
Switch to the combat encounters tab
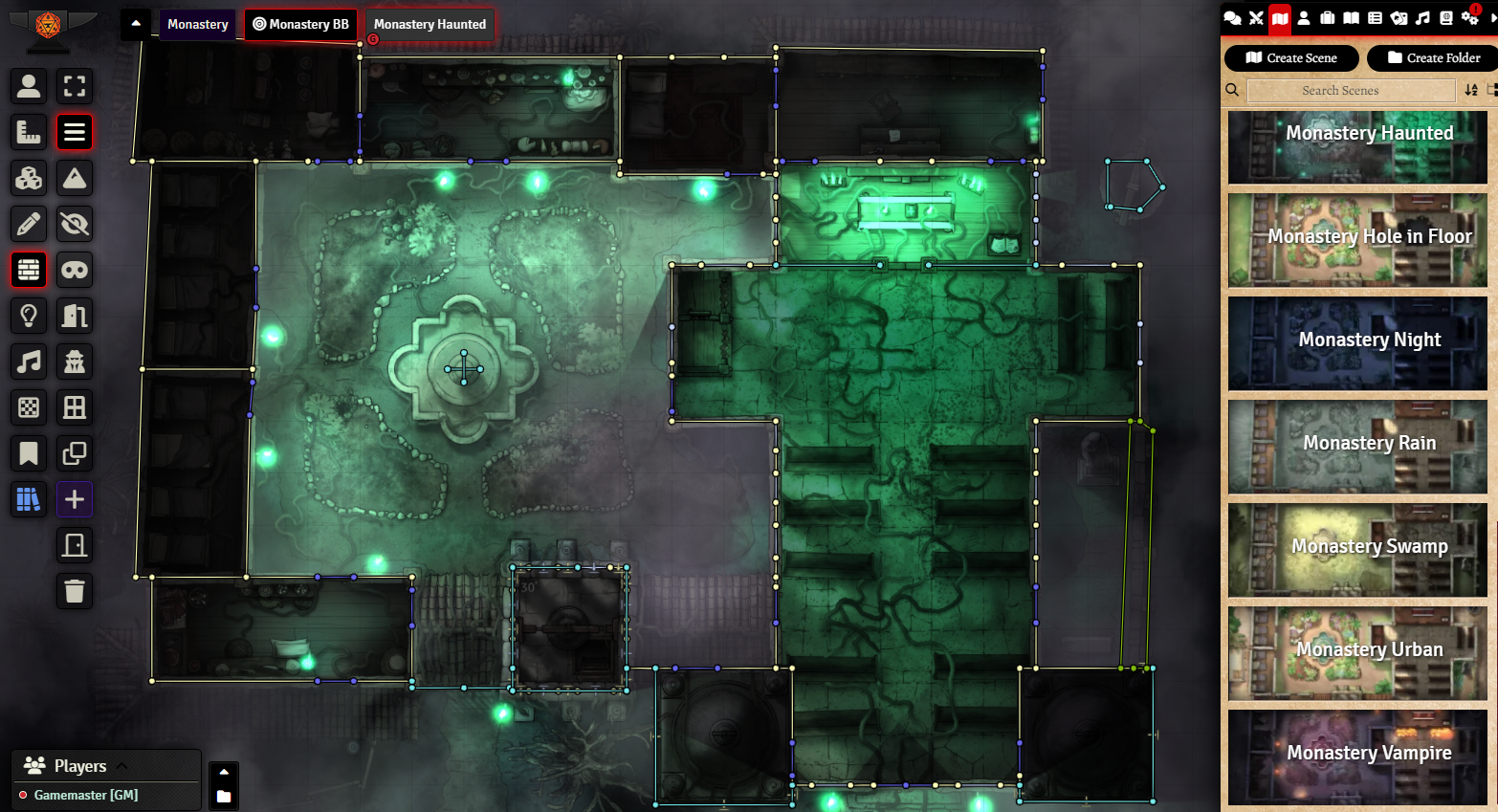(1256, 18)
